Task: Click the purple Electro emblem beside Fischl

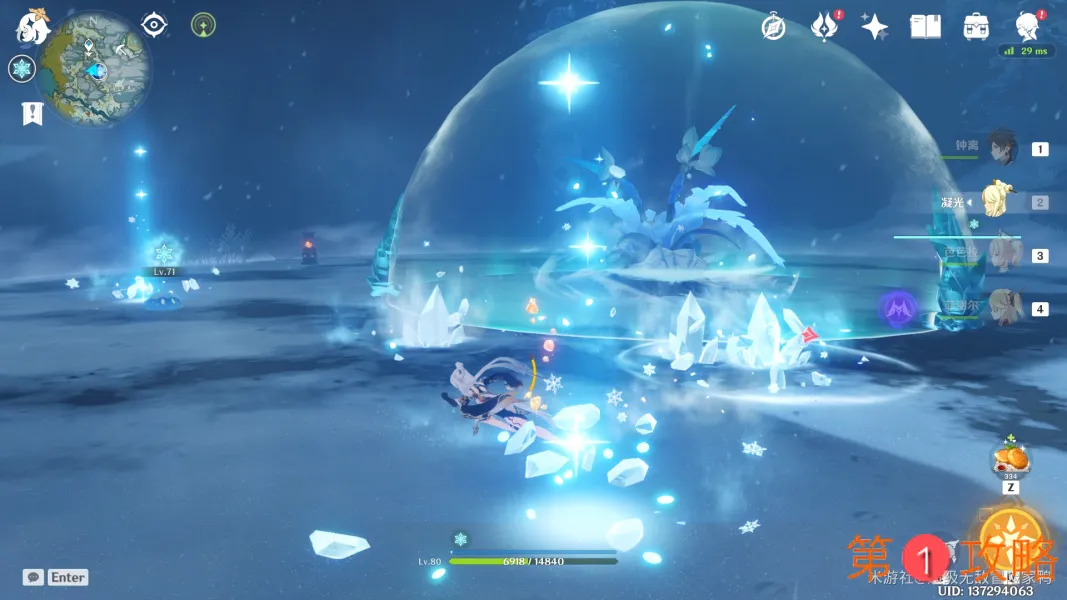Action: (899, 307)
